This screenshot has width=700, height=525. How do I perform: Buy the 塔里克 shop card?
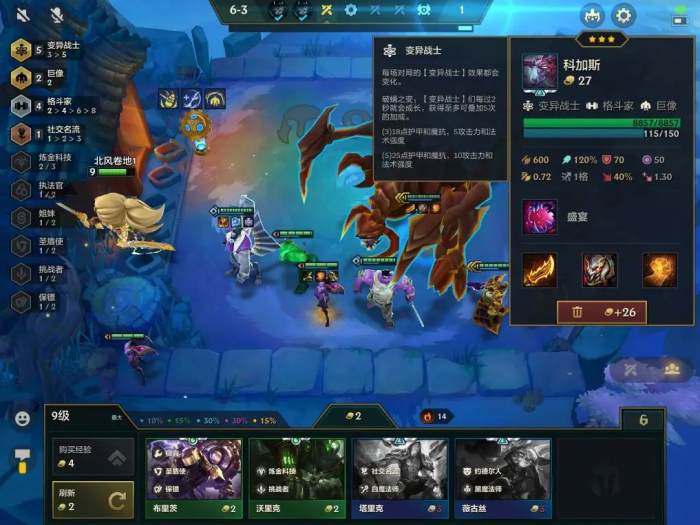(x=400, y=468)
